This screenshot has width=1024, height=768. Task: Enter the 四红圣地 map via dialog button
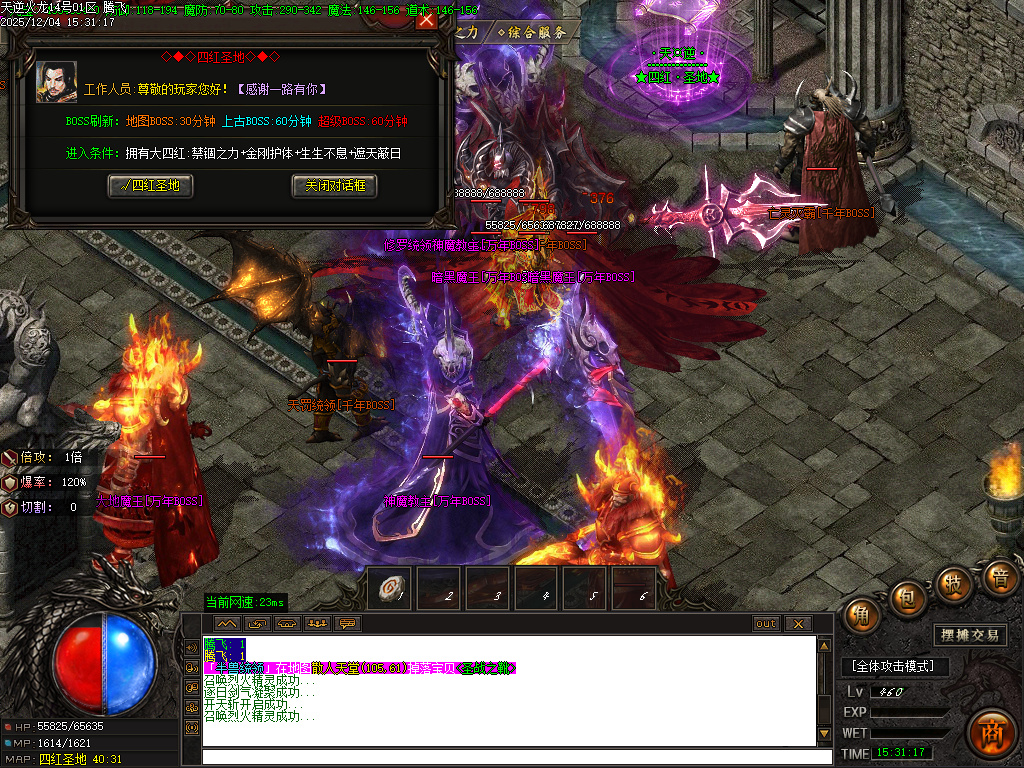tap(150, 186)
